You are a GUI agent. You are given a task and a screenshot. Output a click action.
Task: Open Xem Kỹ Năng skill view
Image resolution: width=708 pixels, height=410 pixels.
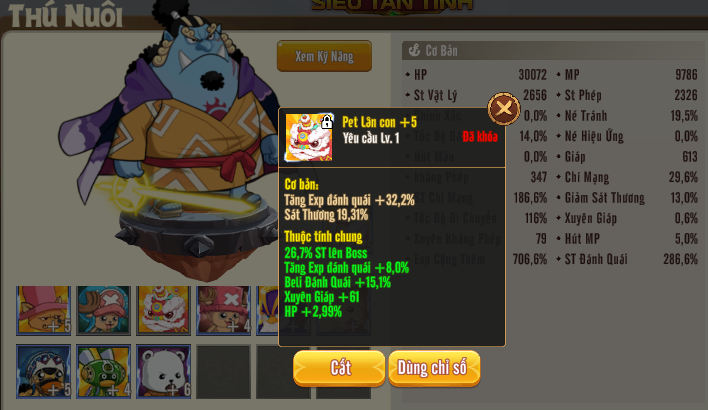(324, 57)
